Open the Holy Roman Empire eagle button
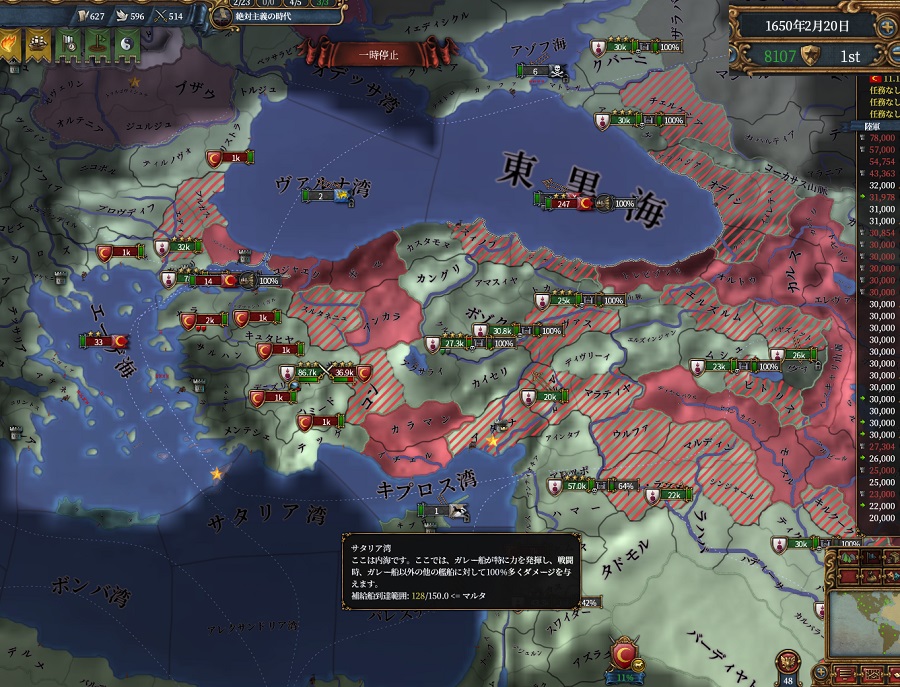The width and height of the screenshot is (900, 687). (790, 661)
